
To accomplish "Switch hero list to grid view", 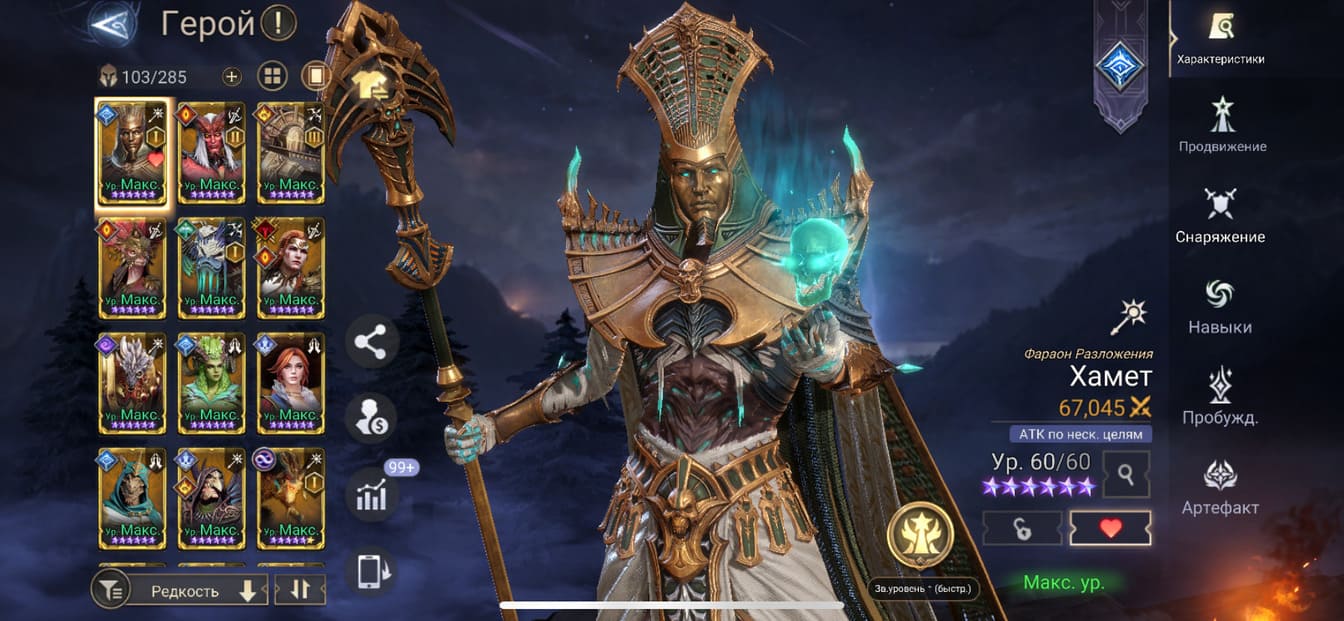I will [x=273, y=76].
